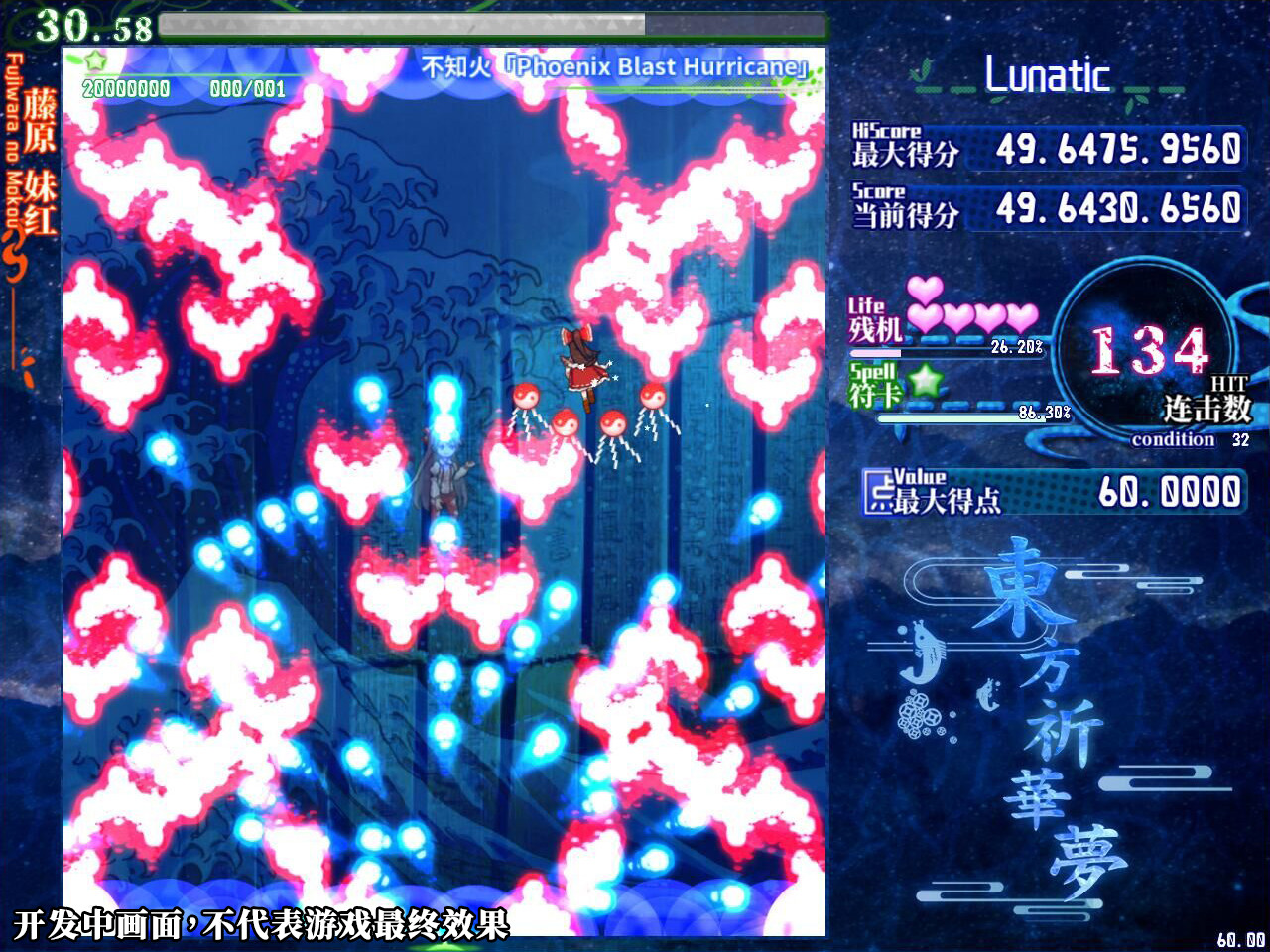Click the 86.30% spell gauge bar
The height and width of the screenshot is (952, 1270).
tap(962, 417)
